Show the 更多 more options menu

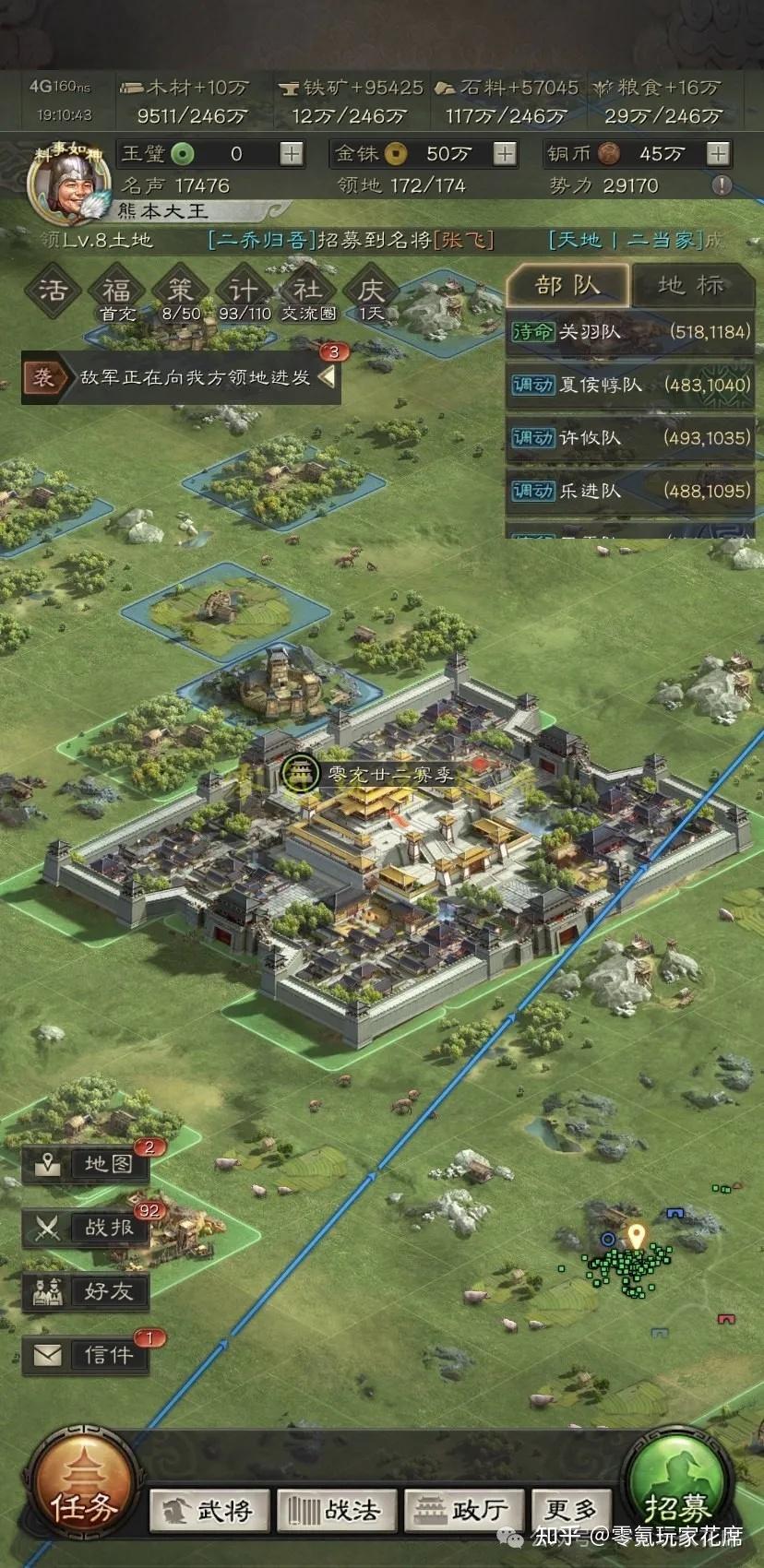click(x=570, y=1510)
